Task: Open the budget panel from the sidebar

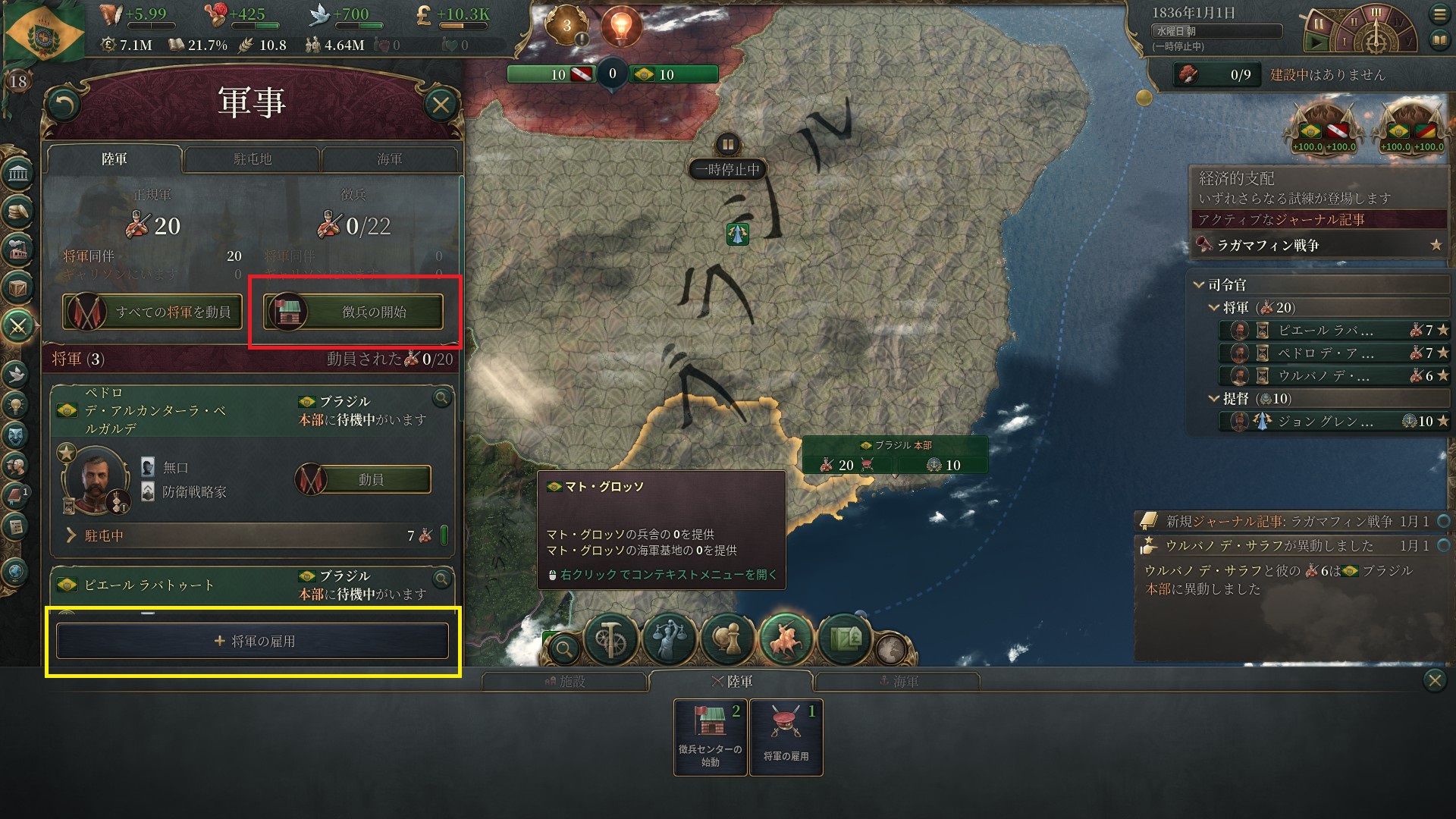Action: [19, 212]
